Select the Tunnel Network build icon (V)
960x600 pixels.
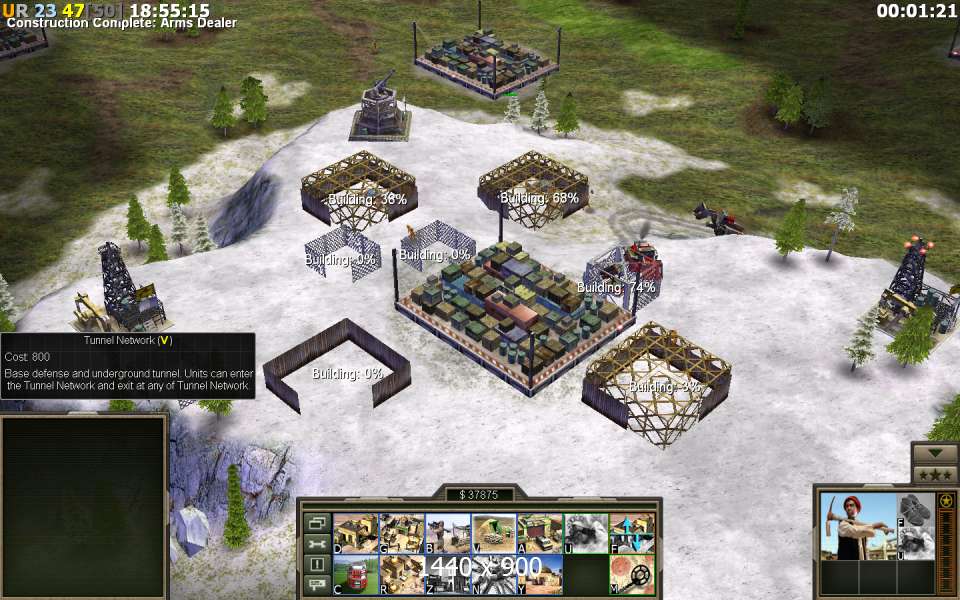[x=494, y=534]
